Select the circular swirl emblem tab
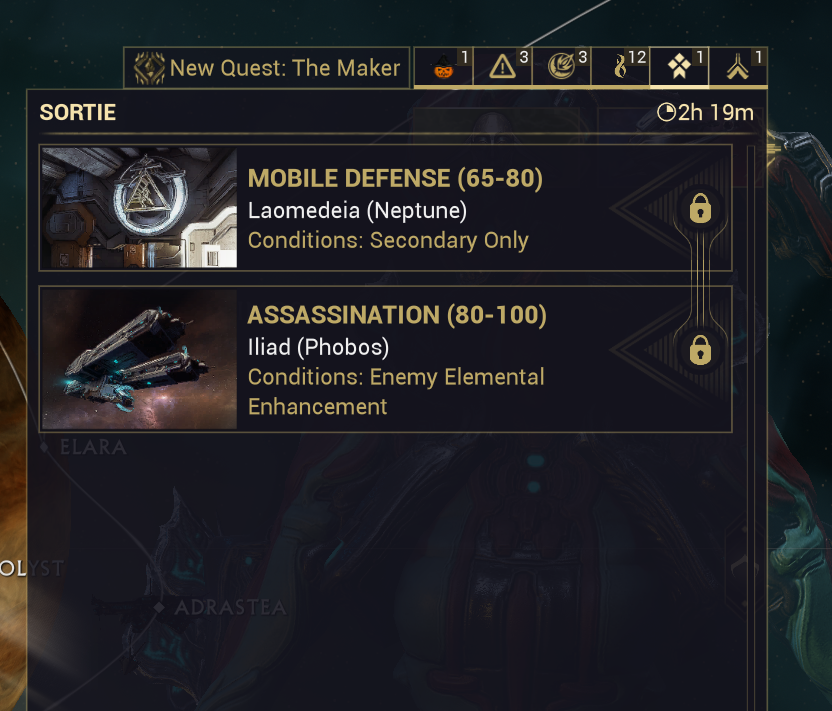Image resolution: width=832 pixels, height=711 pixels. [x=561, y=68]
